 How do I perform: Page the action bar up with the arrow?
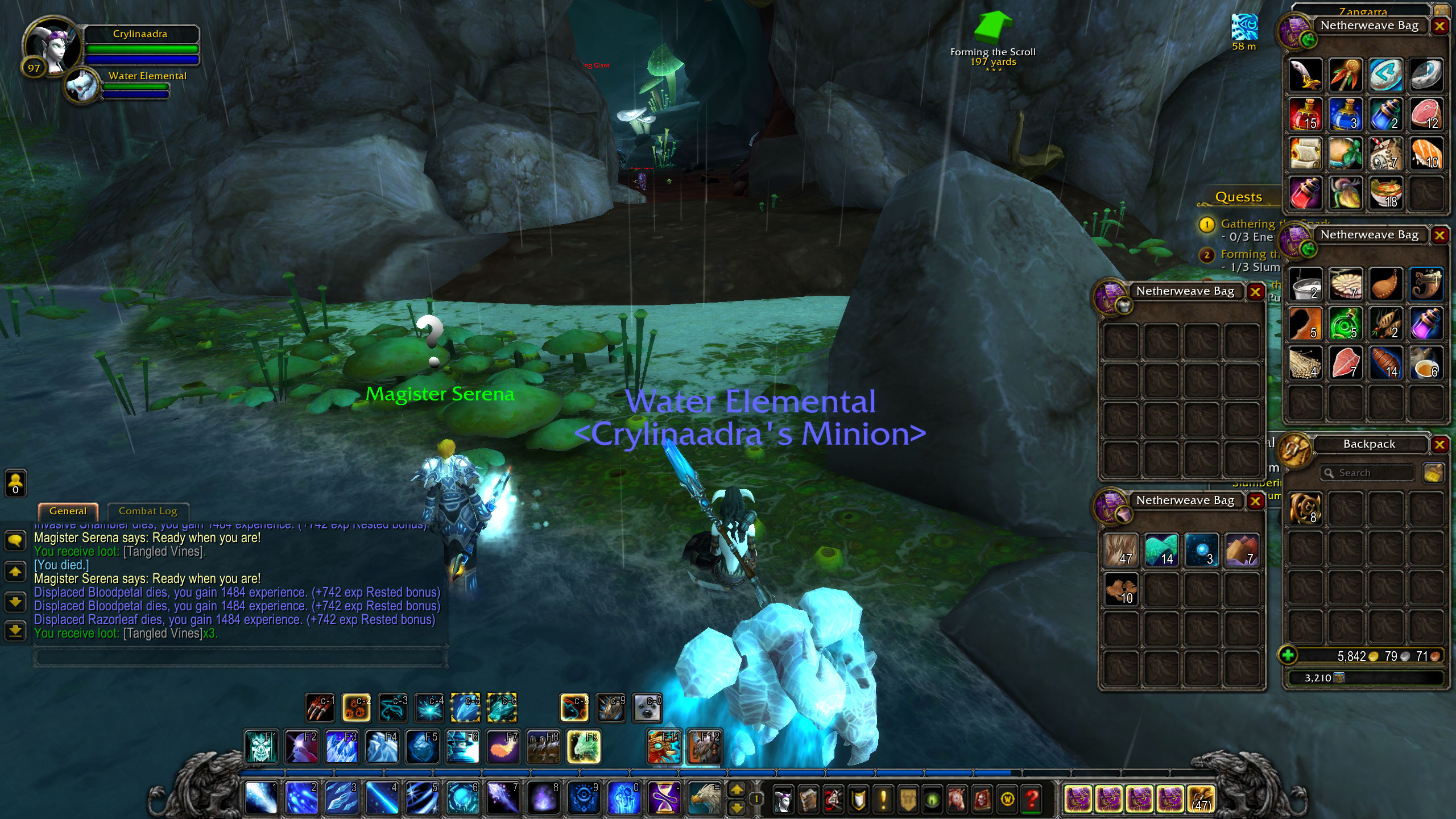(x=737, y=789)
